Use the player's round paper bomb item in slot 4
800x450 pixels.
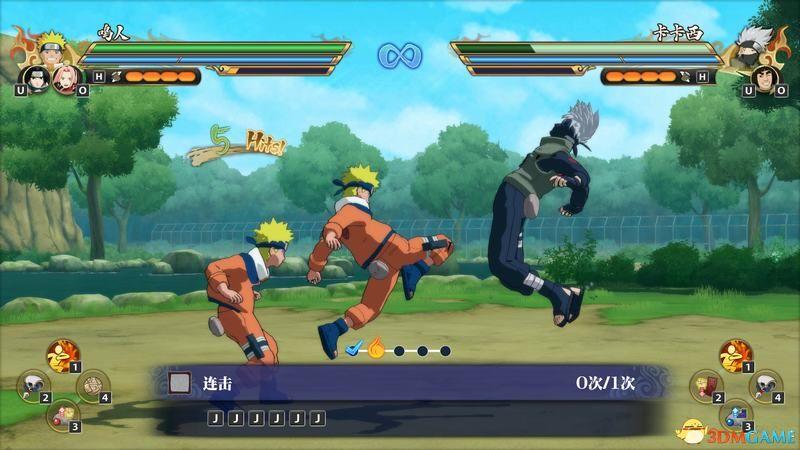(91, 383)
